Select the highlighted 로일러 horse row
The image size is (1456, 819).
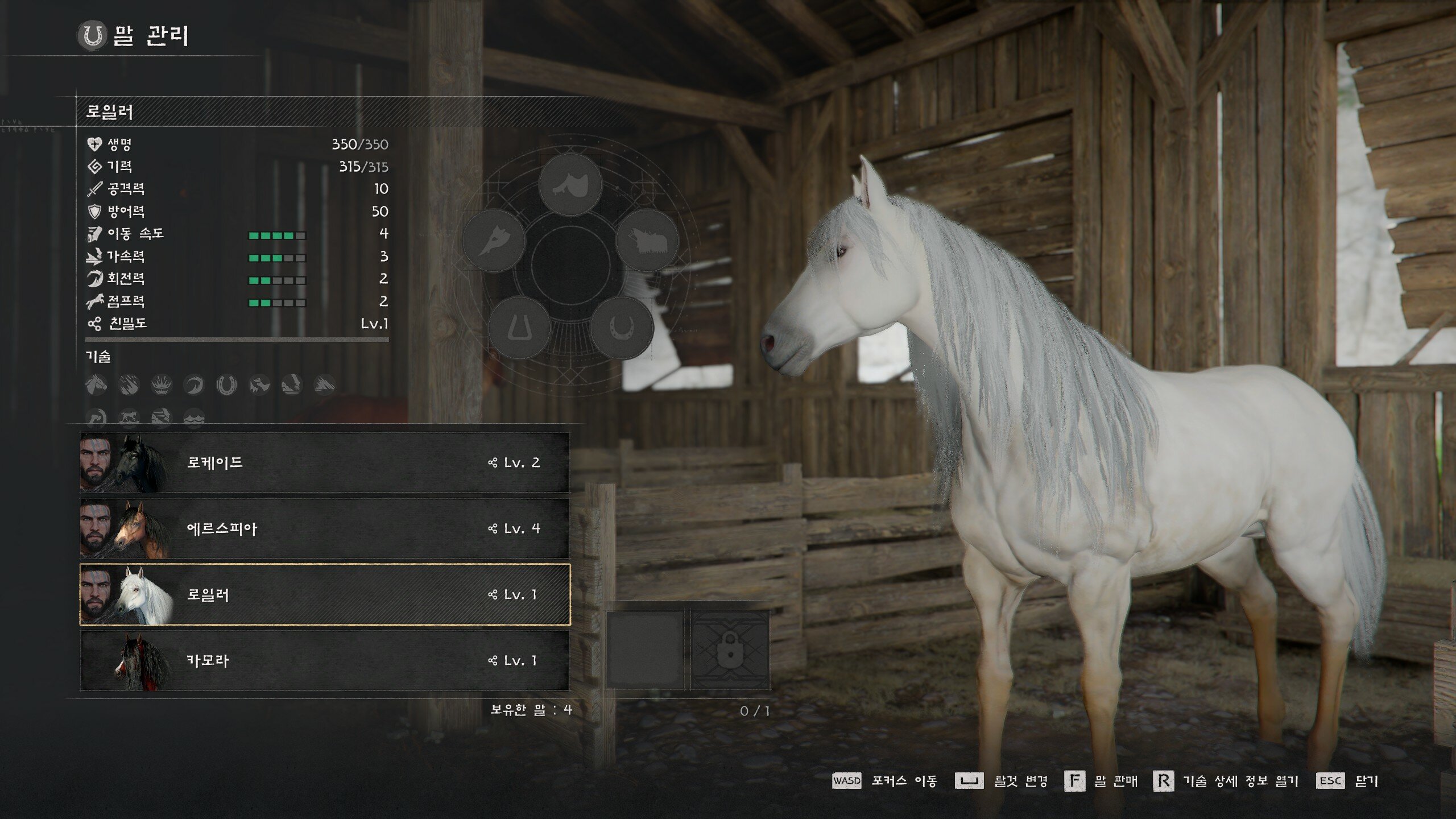pos(324,594)
